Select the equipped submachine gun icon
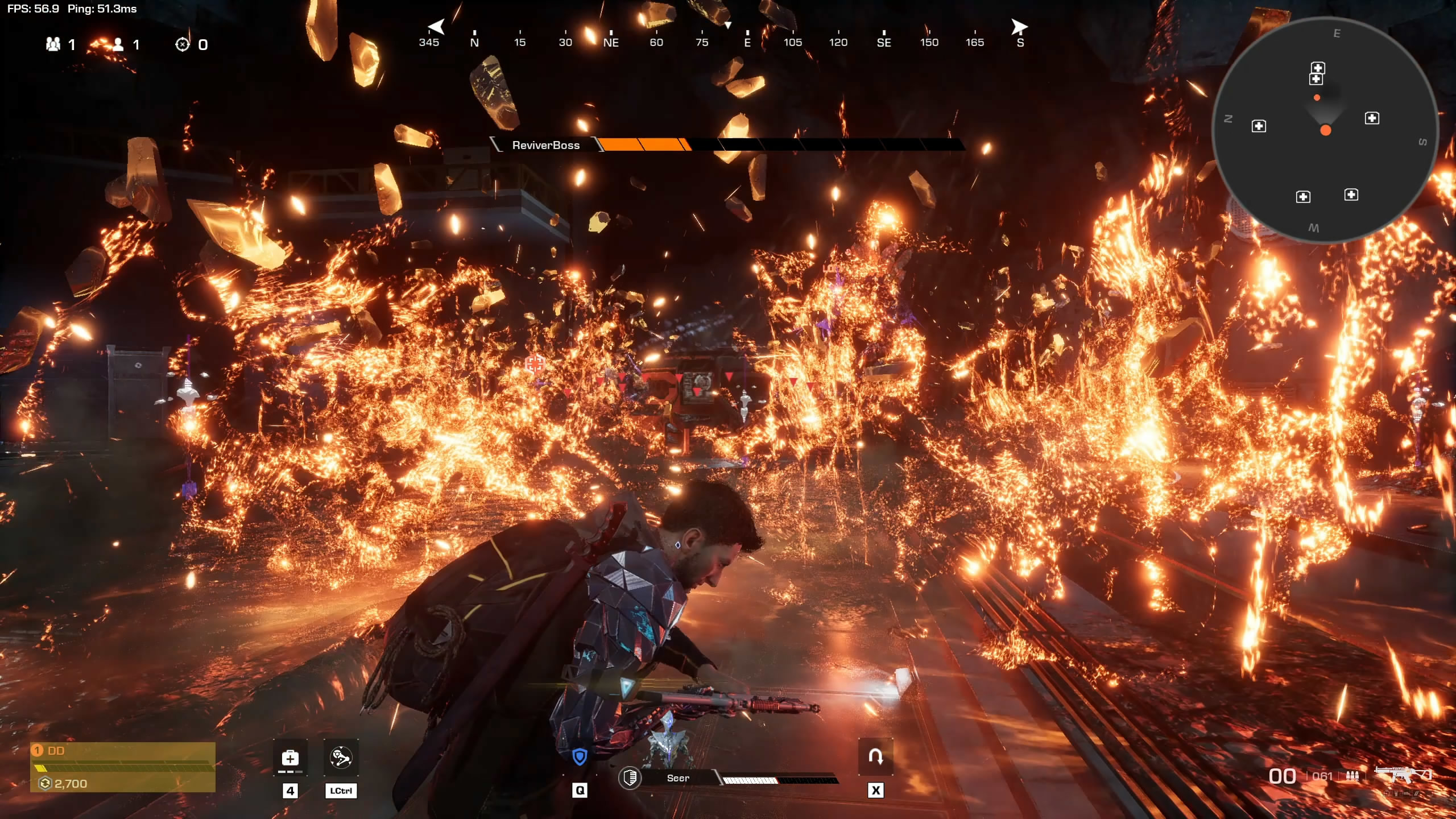Screen dimensions: 1456x819 pyautogui.click(x=1402, y=775)
